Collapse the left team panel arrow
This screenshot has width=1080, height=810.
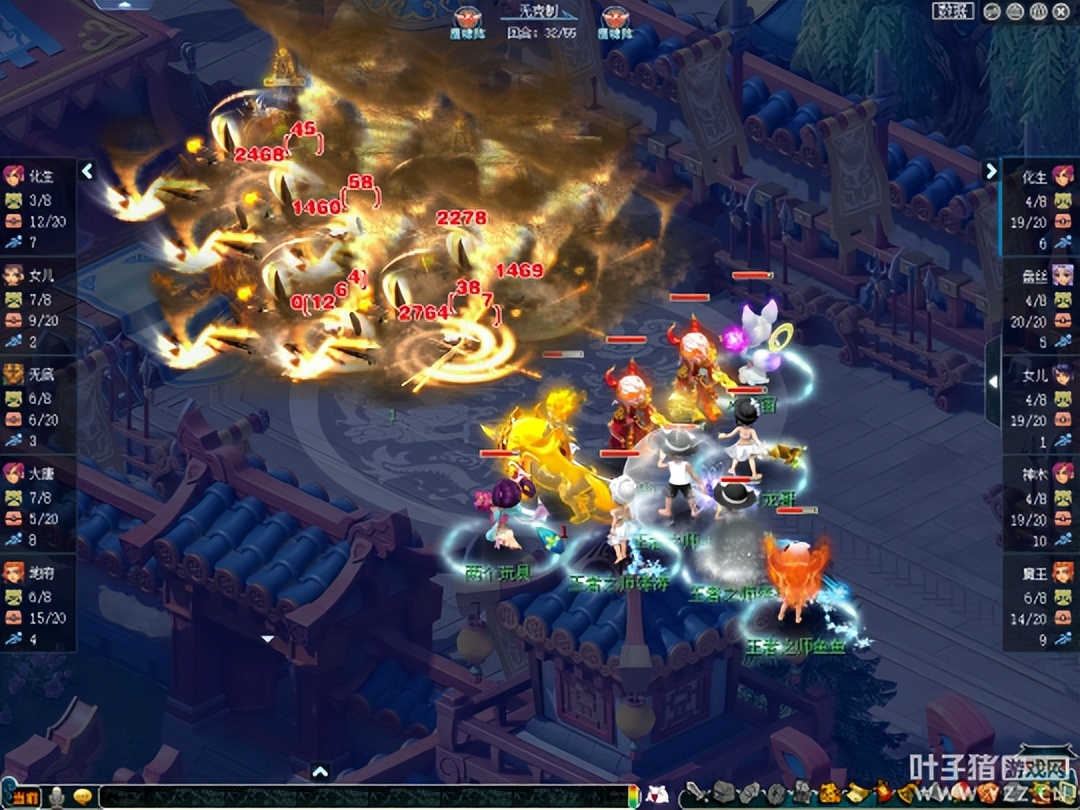pyautogui.click(x=87, y=171)
